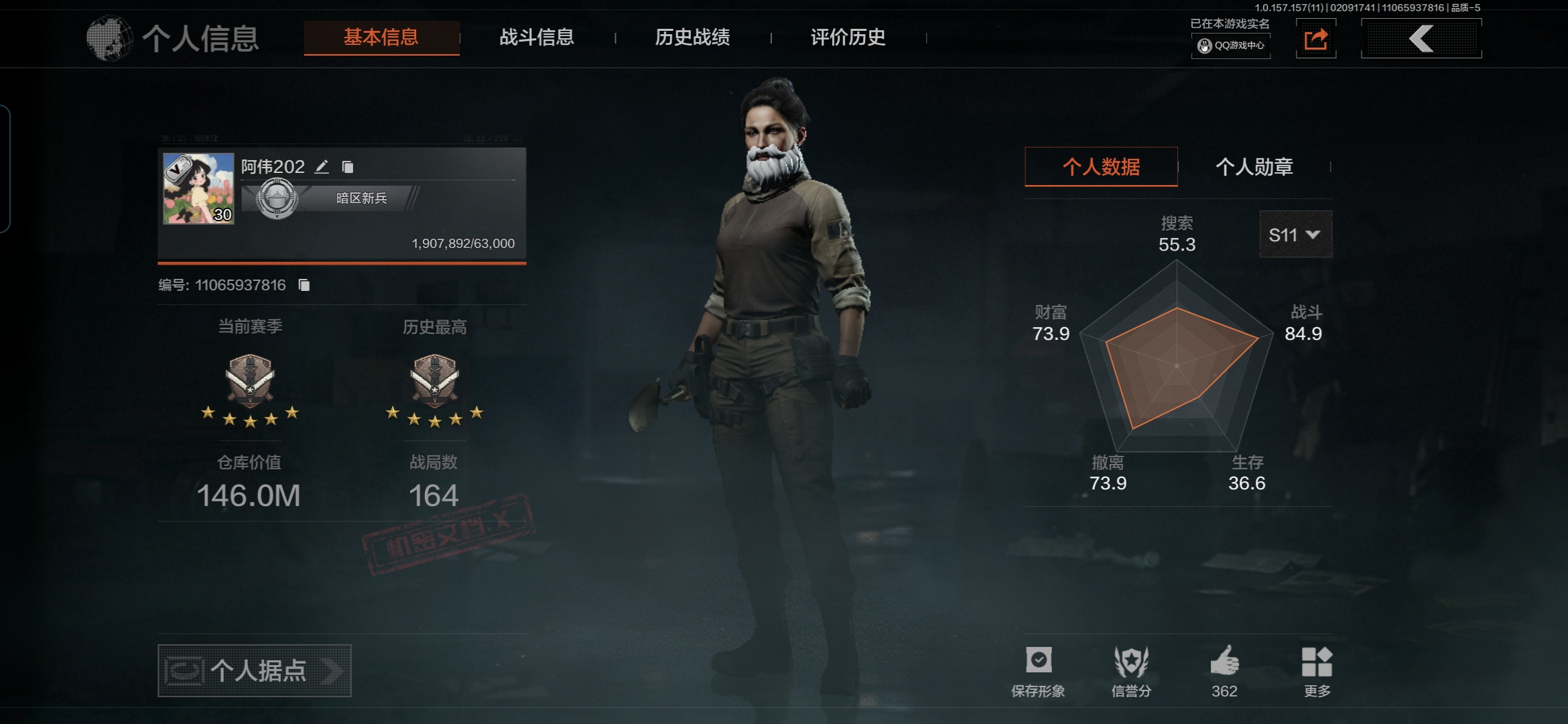Viewport: 1568px width, 724px height.
Task: Switch to 个人数据 tab
Action: tap(1101, 167)
